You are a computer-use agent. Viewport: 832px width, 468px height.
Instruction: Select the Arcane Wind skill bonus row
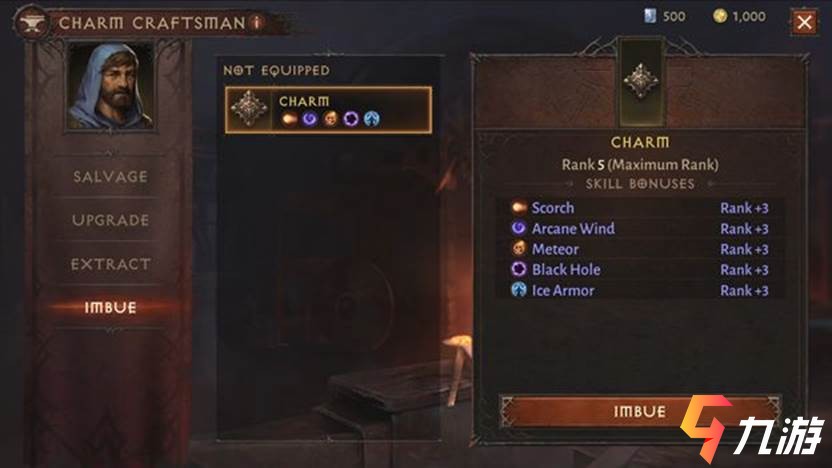[x=640, y=229]
